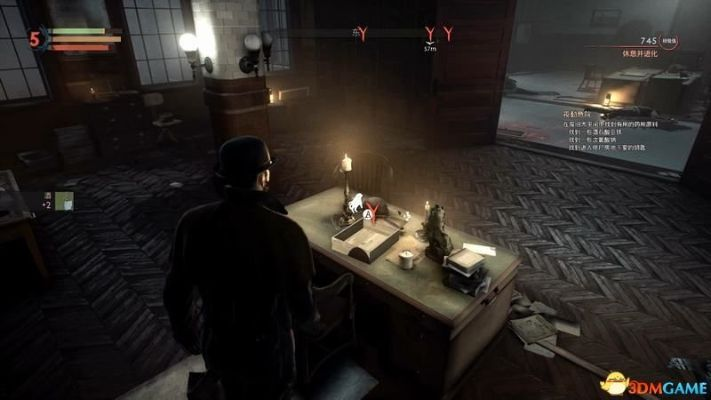Screen dimensions: 711x400
Task: Select the compass marker showing 57m
Action: point(430,35)
